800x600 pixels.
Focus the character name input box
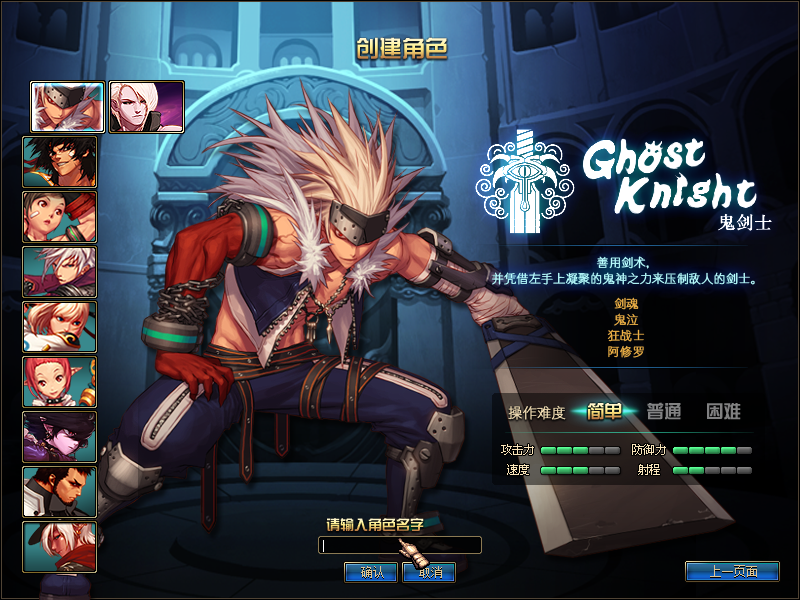point(399,545)
